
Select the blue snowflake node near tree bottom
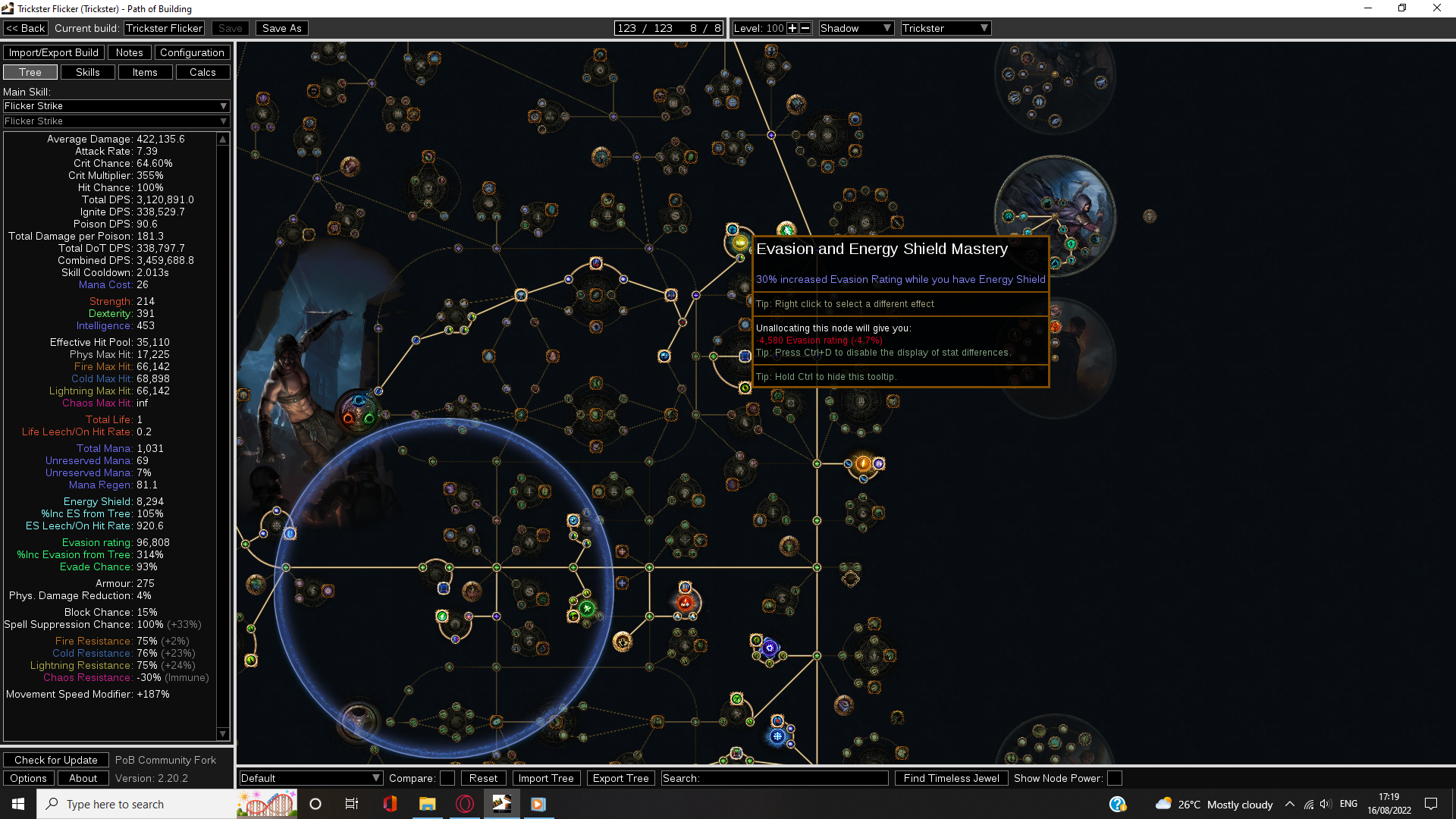tap(777, 735)
